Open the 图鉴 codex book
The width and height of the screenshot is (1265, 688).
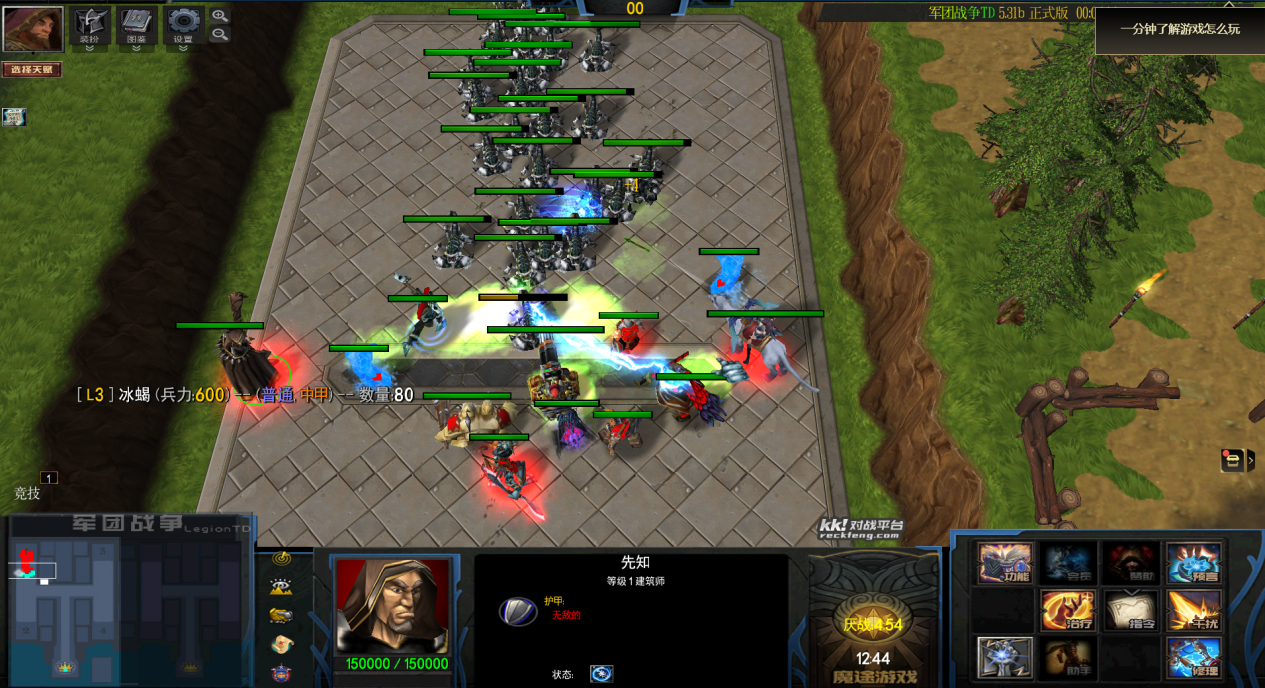(x=137, y=25)
